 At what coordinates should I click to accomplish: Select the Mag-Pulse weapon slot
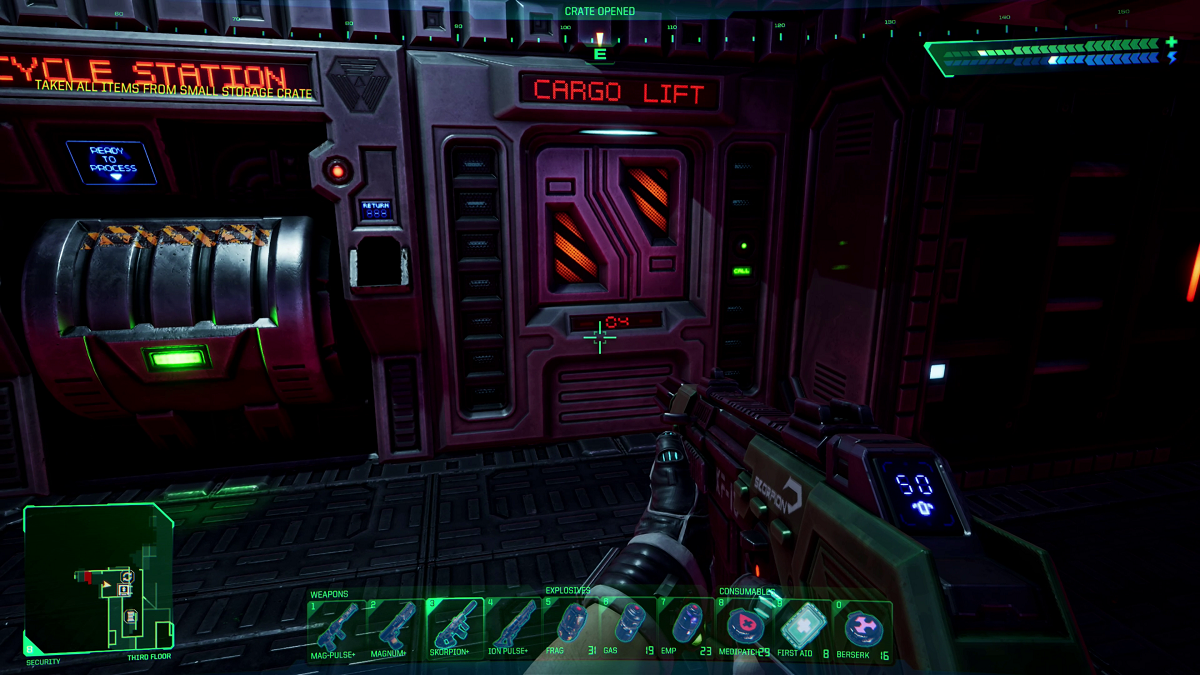[338, 624]
